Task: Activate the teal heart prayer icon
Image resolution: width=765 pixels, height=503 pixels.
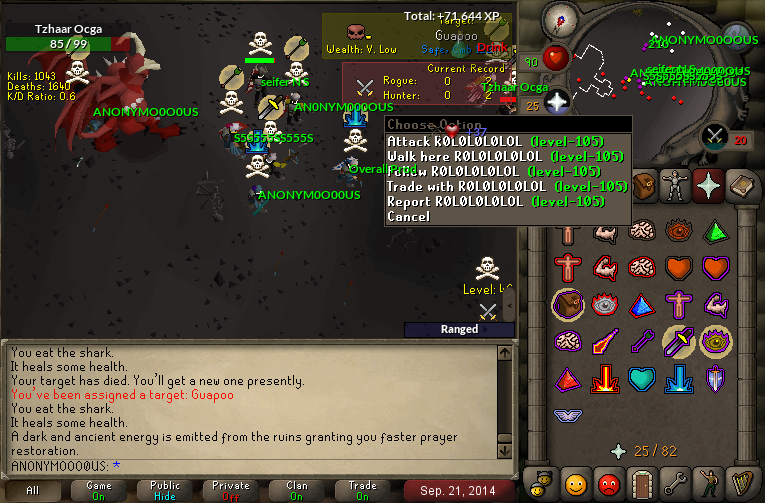Action: click(x=644, y=380)
